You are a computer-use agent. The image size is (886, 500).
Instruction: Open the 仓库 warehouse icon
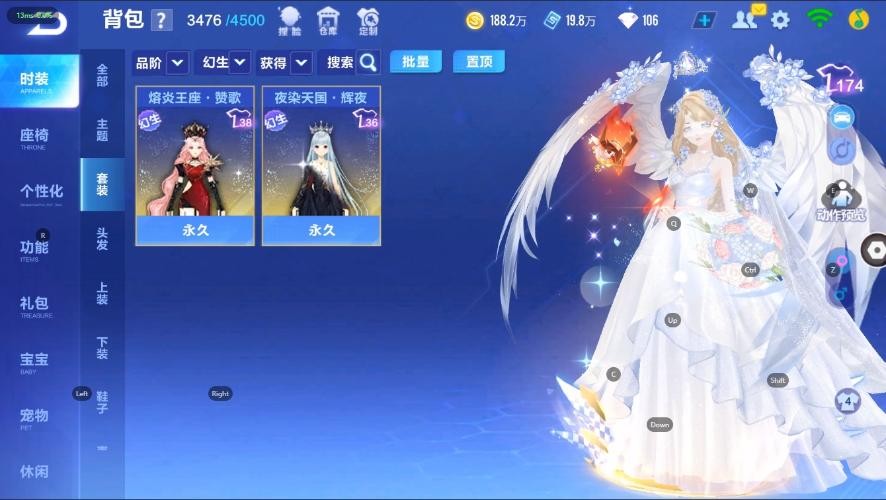click(x=328, y=20)
